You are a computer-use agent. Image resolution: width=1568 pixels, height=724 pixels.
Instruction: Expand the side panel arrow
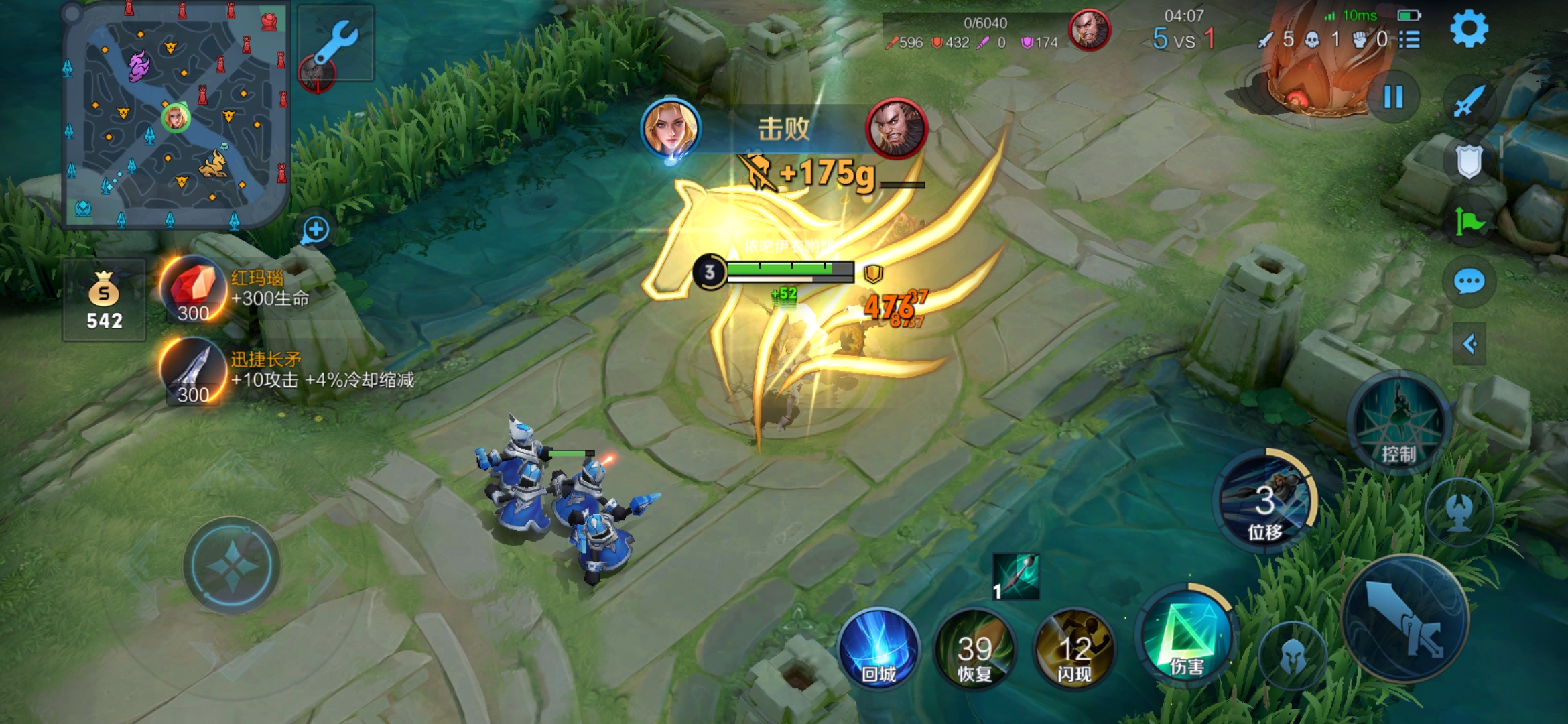pyautogui.click(x=1469, y=345)
